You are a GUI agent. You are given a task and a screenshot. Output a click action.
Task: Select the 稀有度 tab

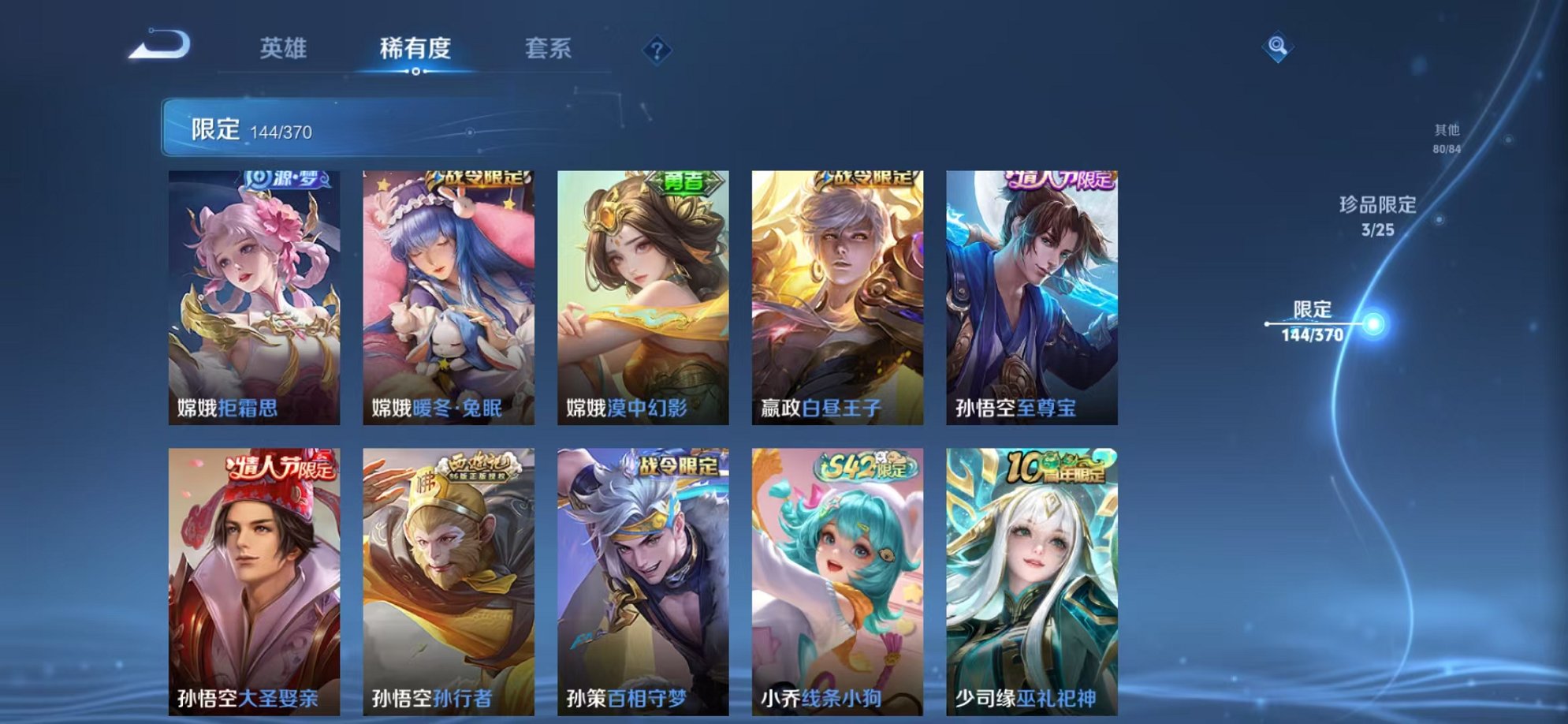[416, 48]
